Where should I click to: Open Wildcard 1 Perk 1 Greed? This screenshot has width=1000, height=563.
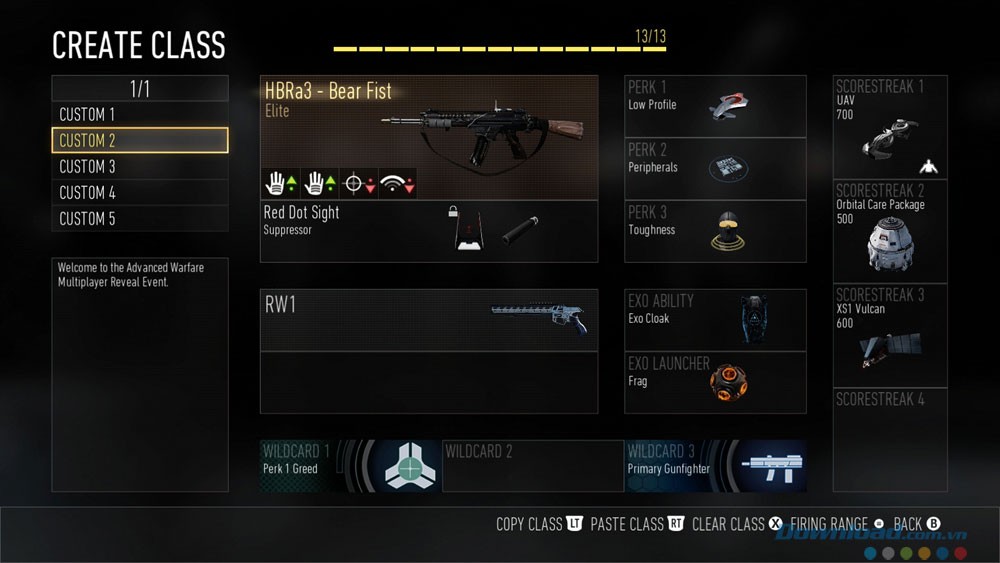349,466
